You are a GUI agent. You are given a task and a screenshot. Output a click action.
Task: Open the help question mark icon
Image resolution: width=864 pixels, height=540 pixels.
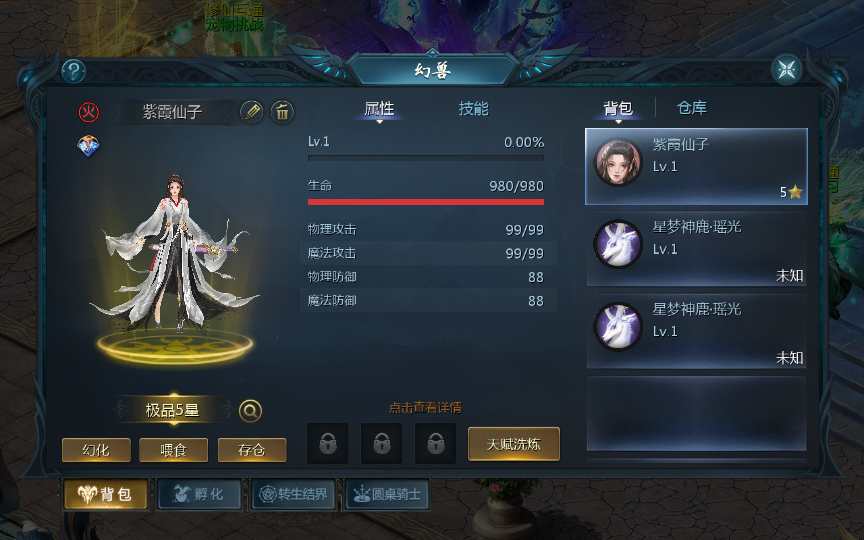click(x=74, y=71)
